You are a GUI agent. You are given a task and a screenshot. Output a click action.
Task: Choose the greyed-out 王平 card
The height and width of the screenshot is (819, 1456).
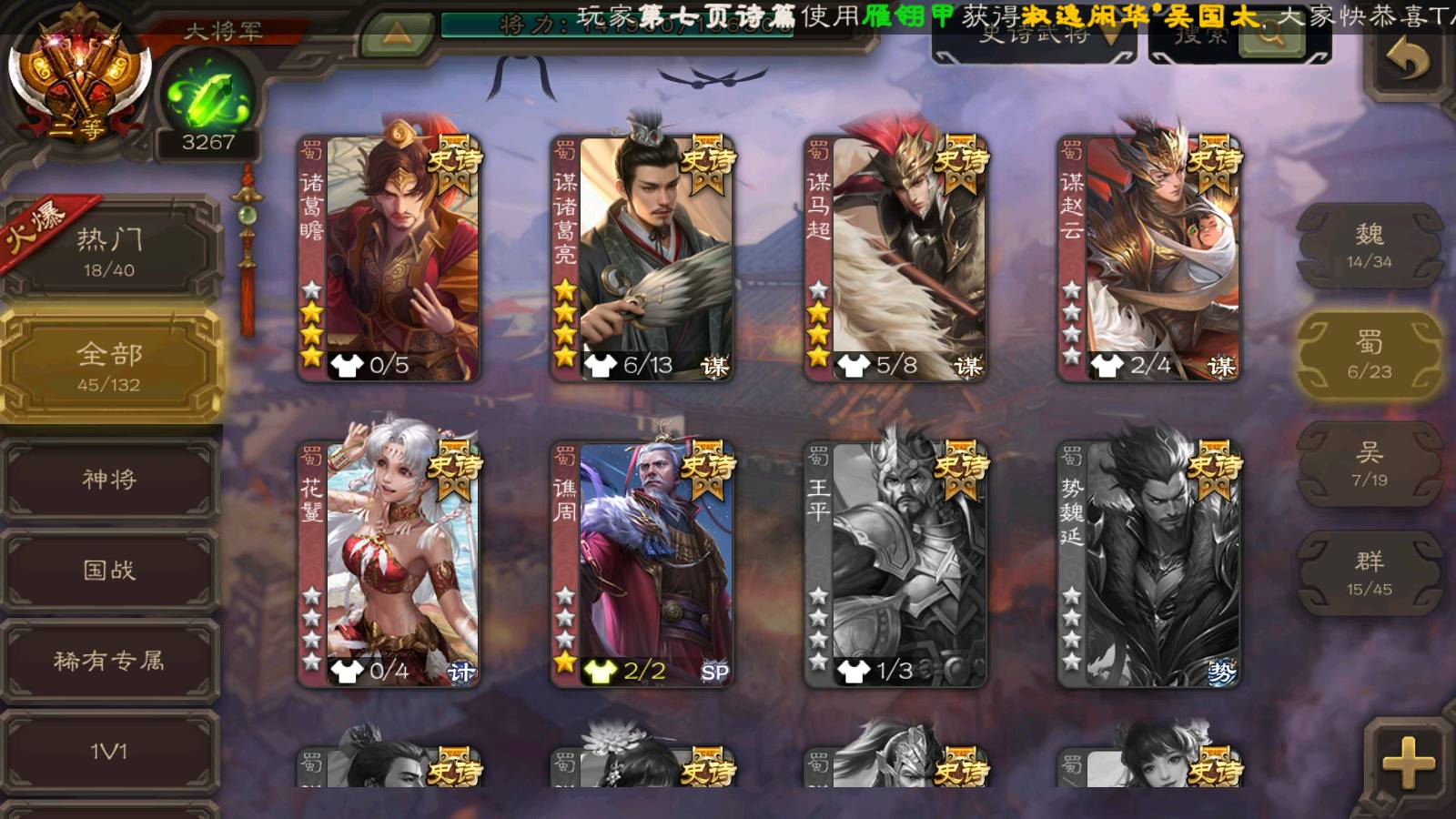click(x=895, y=564)
